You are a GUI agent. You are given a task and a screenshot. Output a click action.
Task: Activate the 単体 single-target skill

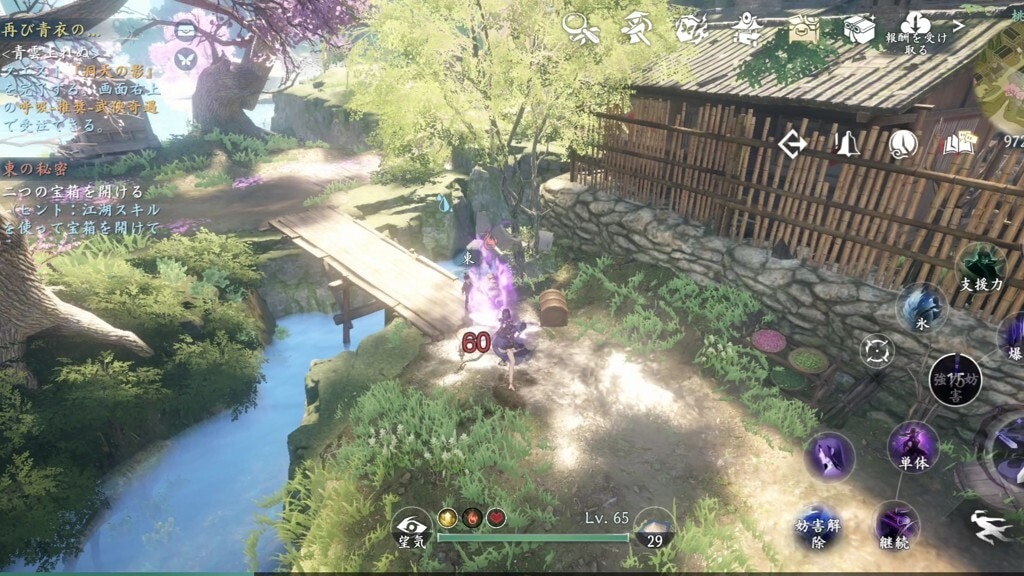(913, 445)
